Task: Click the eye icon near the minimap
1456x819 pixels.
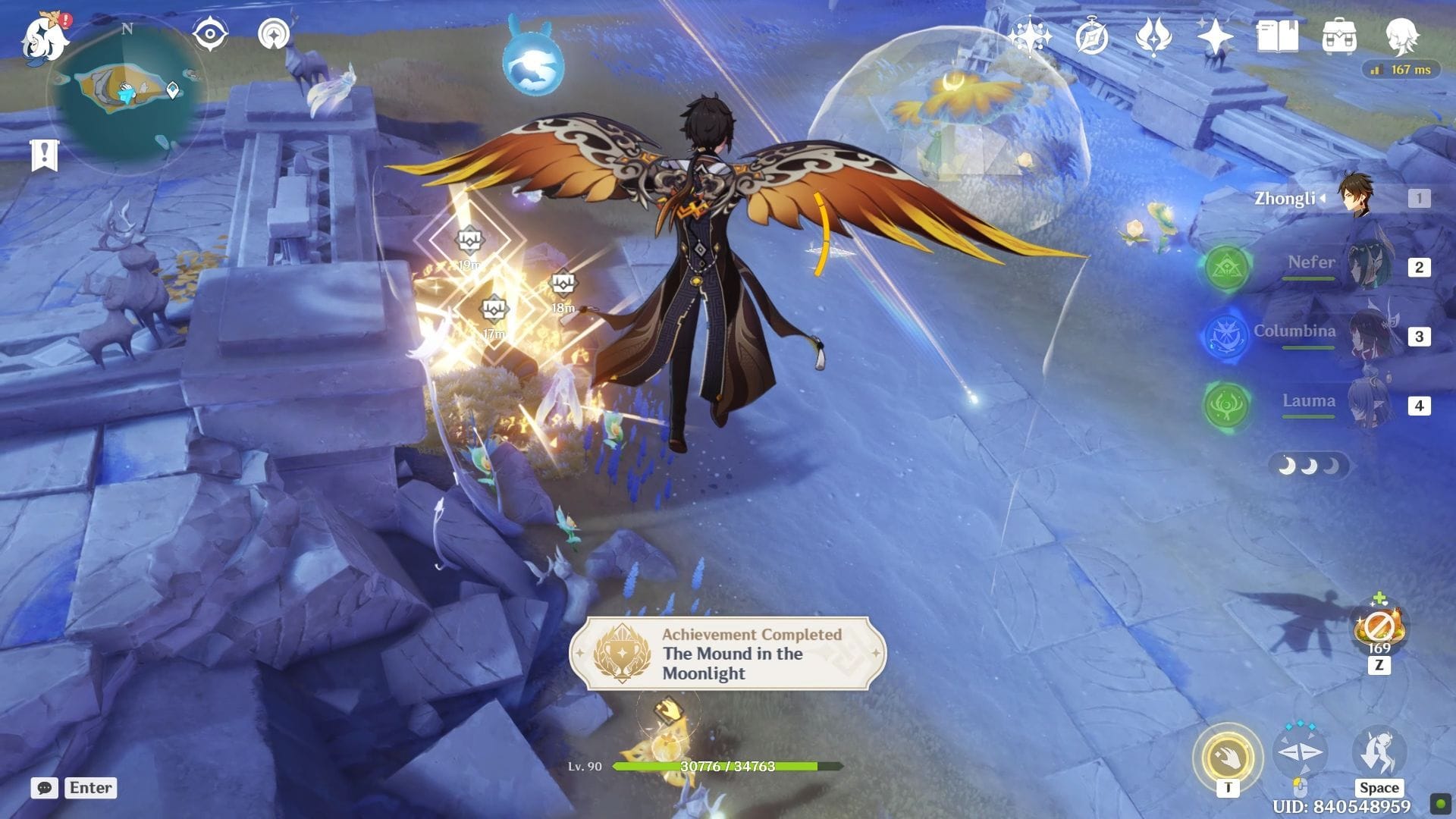Action: [210, 34]
